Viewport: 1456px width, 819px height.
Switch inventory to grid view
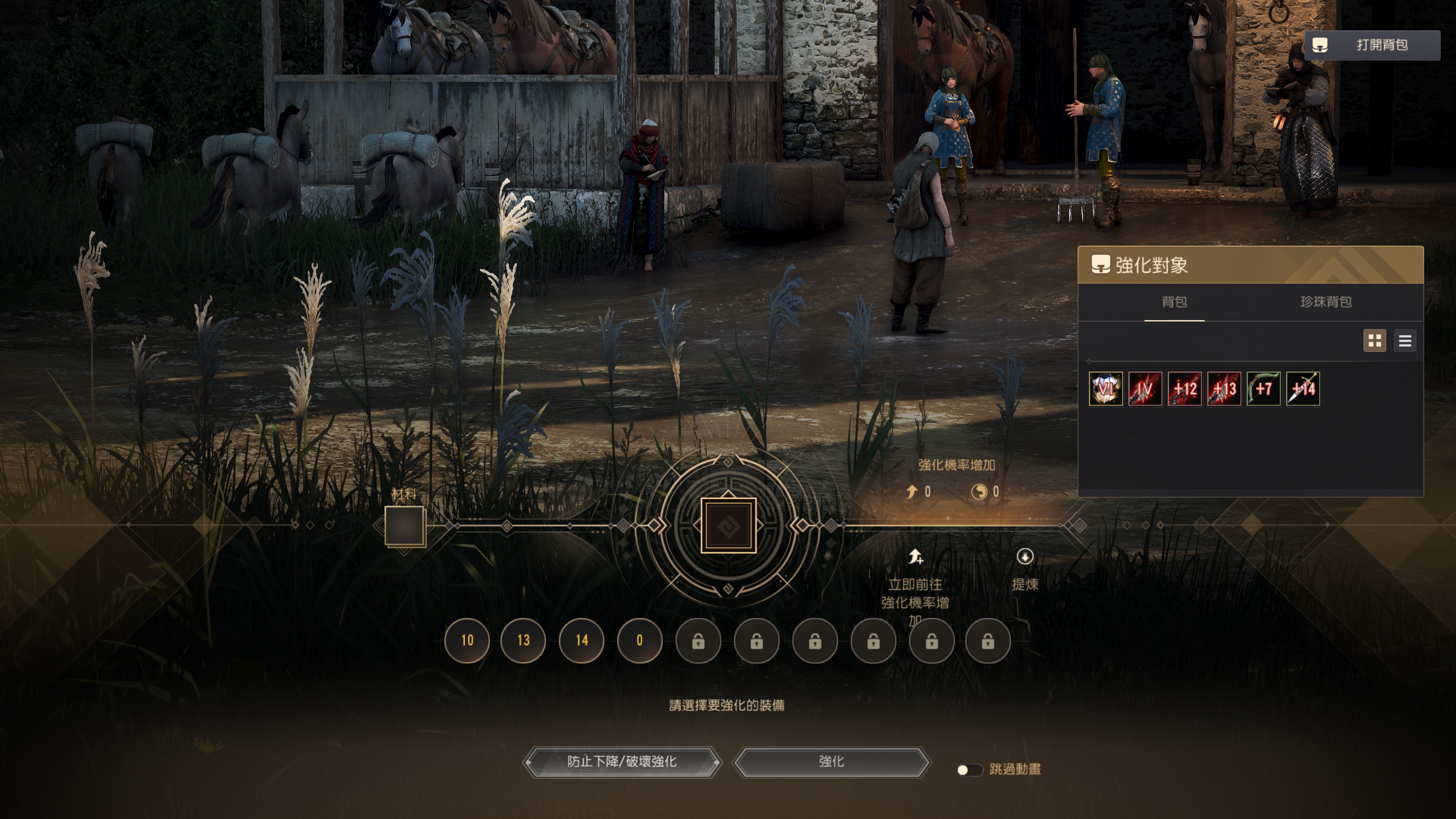click(x=1374, y=341)
